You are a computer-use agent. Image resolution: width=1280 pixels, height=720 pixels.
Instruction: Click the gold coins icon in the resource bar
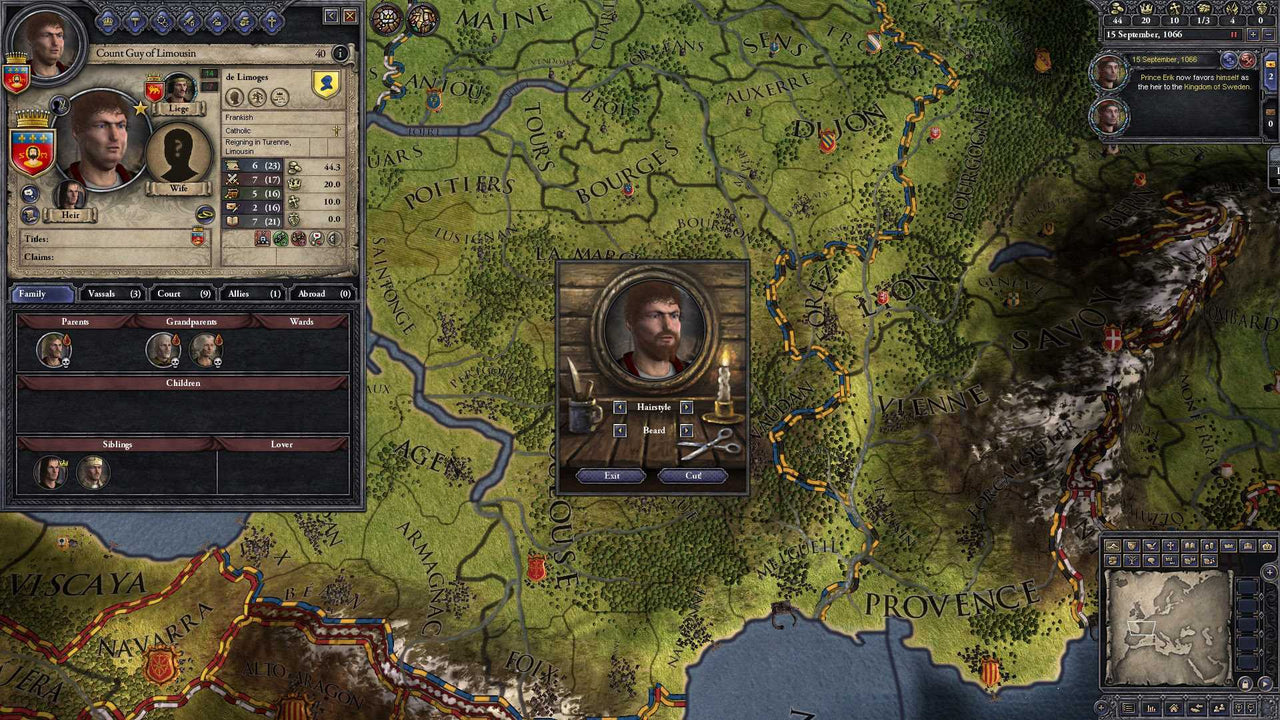point(1118,9)
